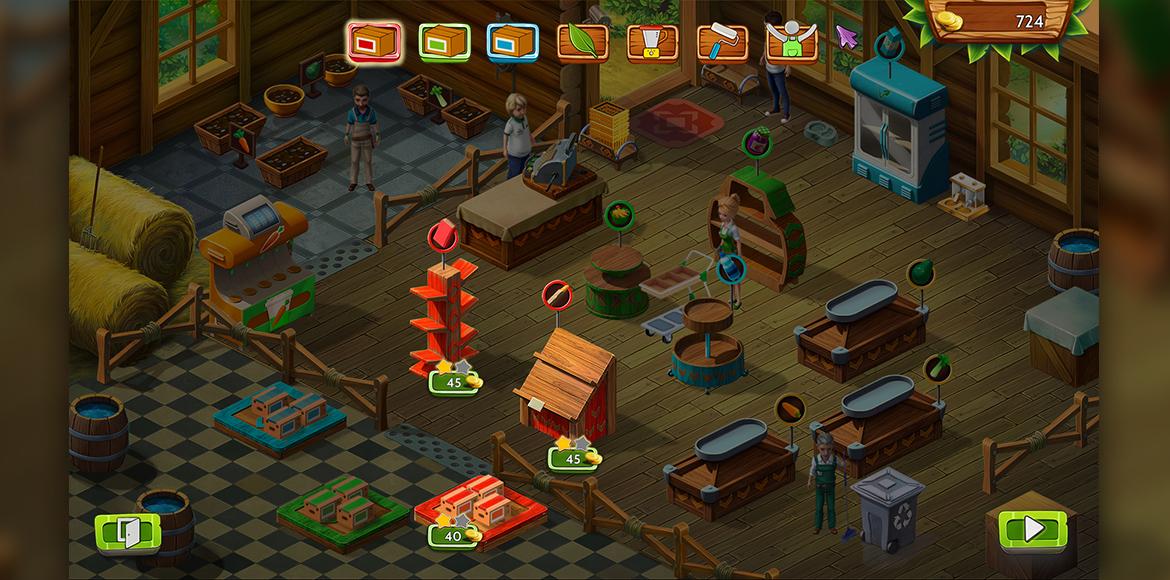Open the green leaf category
1170x580 pixels.
[x=582, y=42]
